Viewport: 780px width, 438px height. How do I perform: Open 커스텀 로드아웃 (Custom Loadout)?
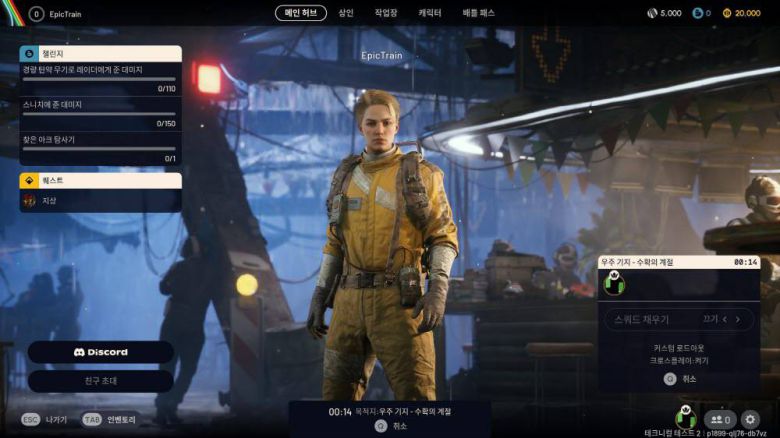pyautogui.click(x=681, y=348)
